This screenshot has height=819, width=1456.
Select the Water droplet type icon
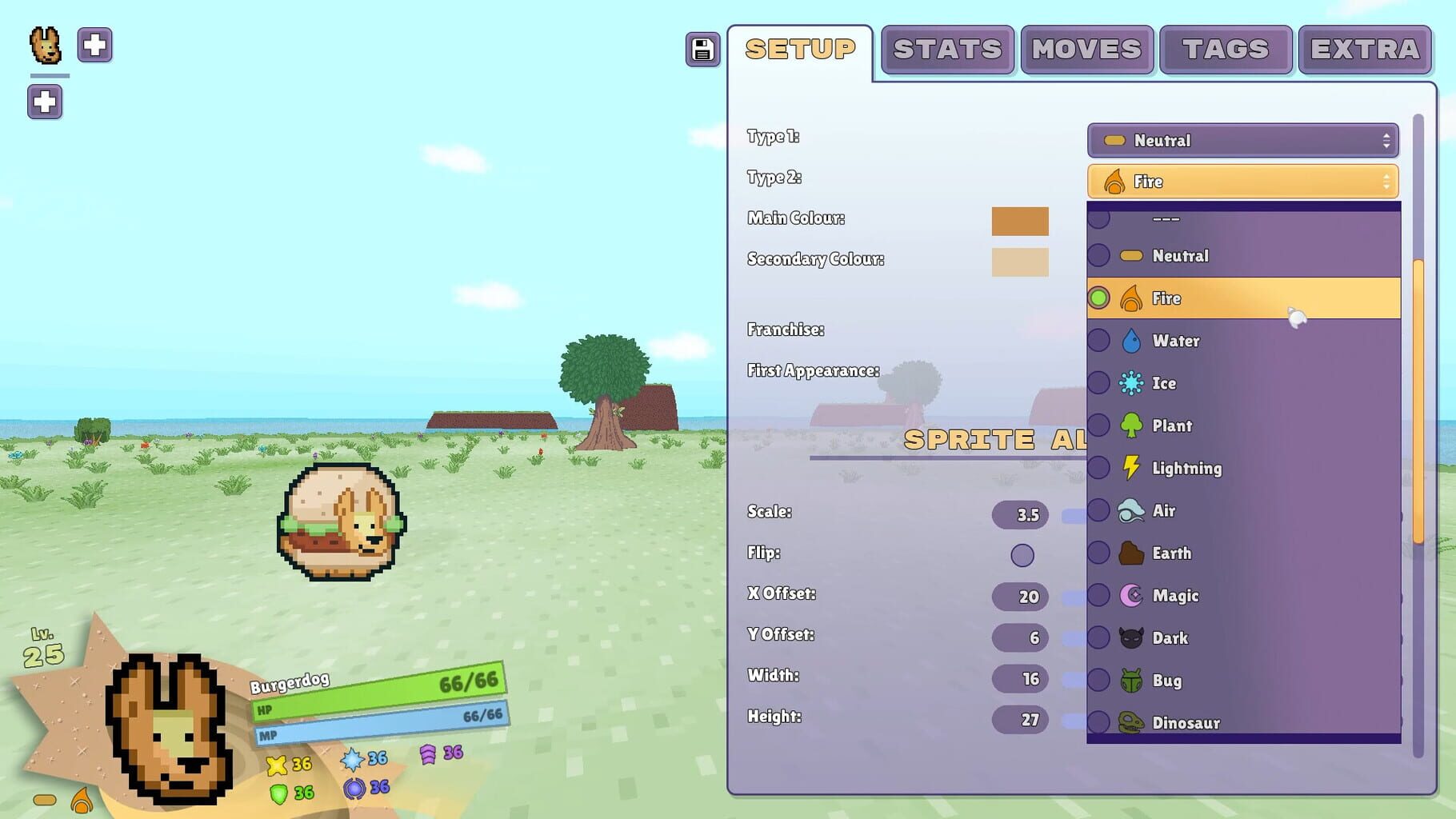1130,340
